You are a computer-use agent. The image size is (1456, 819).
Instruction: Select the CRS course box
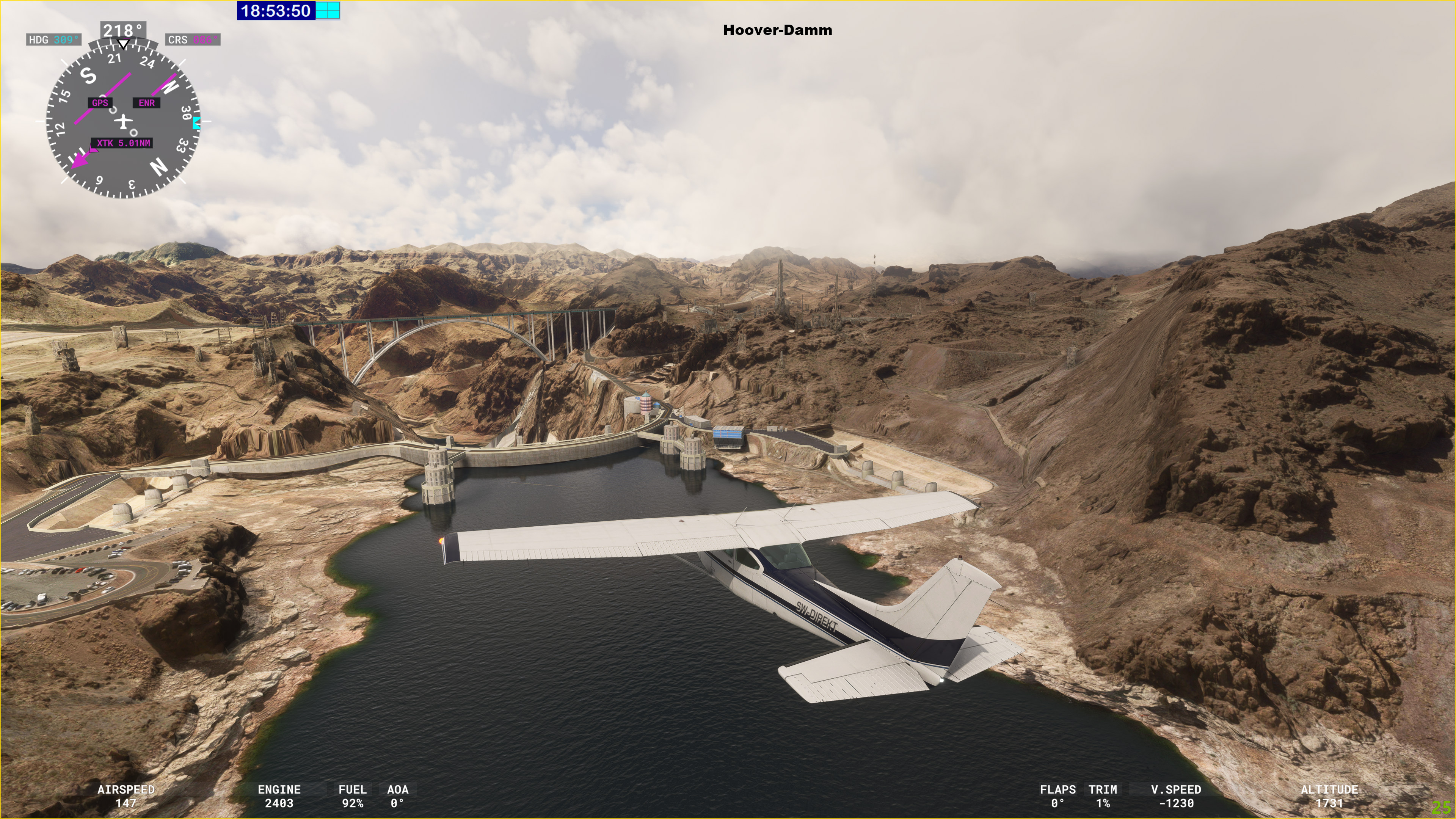point(192,39)
